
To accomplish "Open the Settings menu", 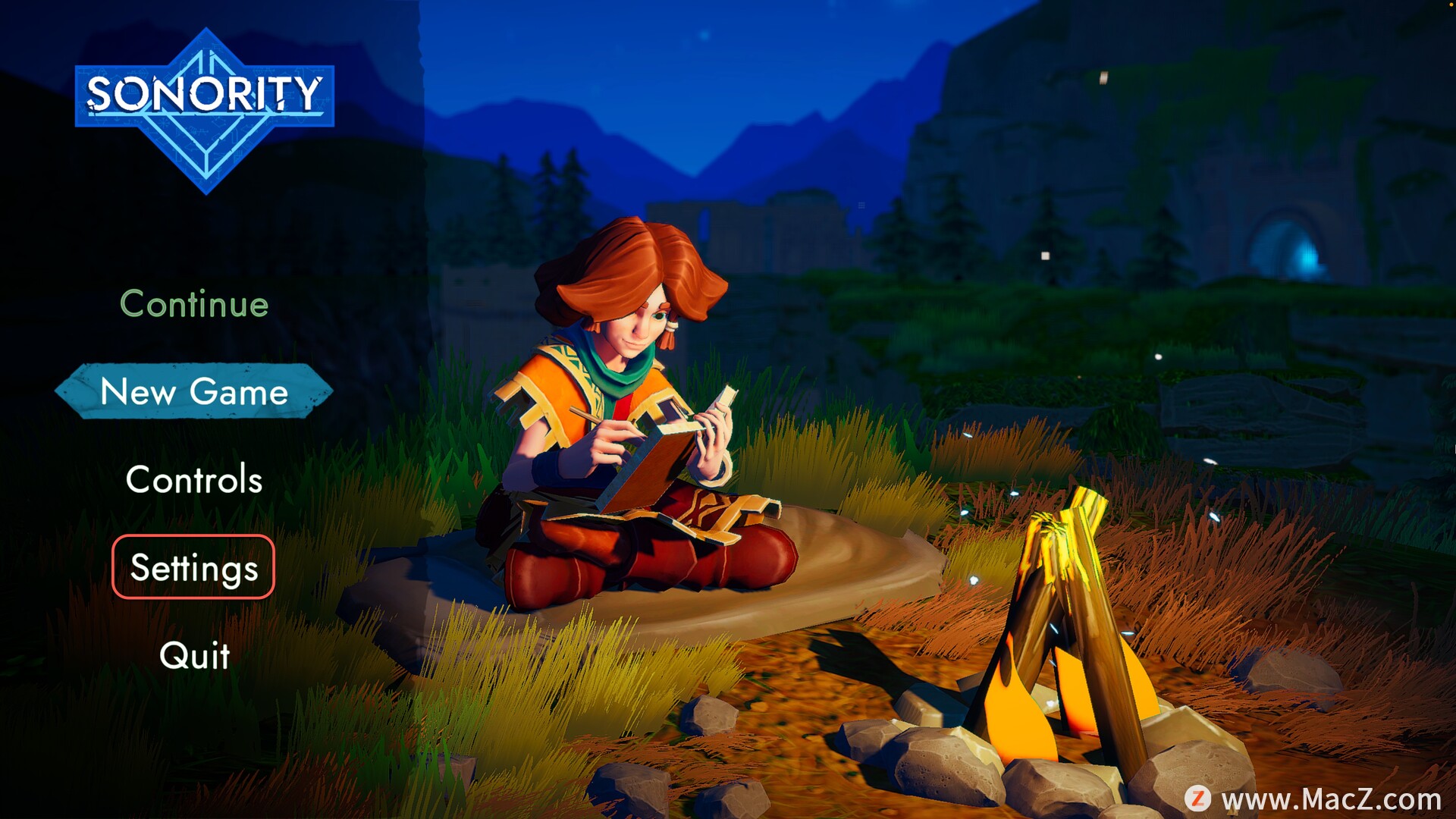I will coord(193,567).
